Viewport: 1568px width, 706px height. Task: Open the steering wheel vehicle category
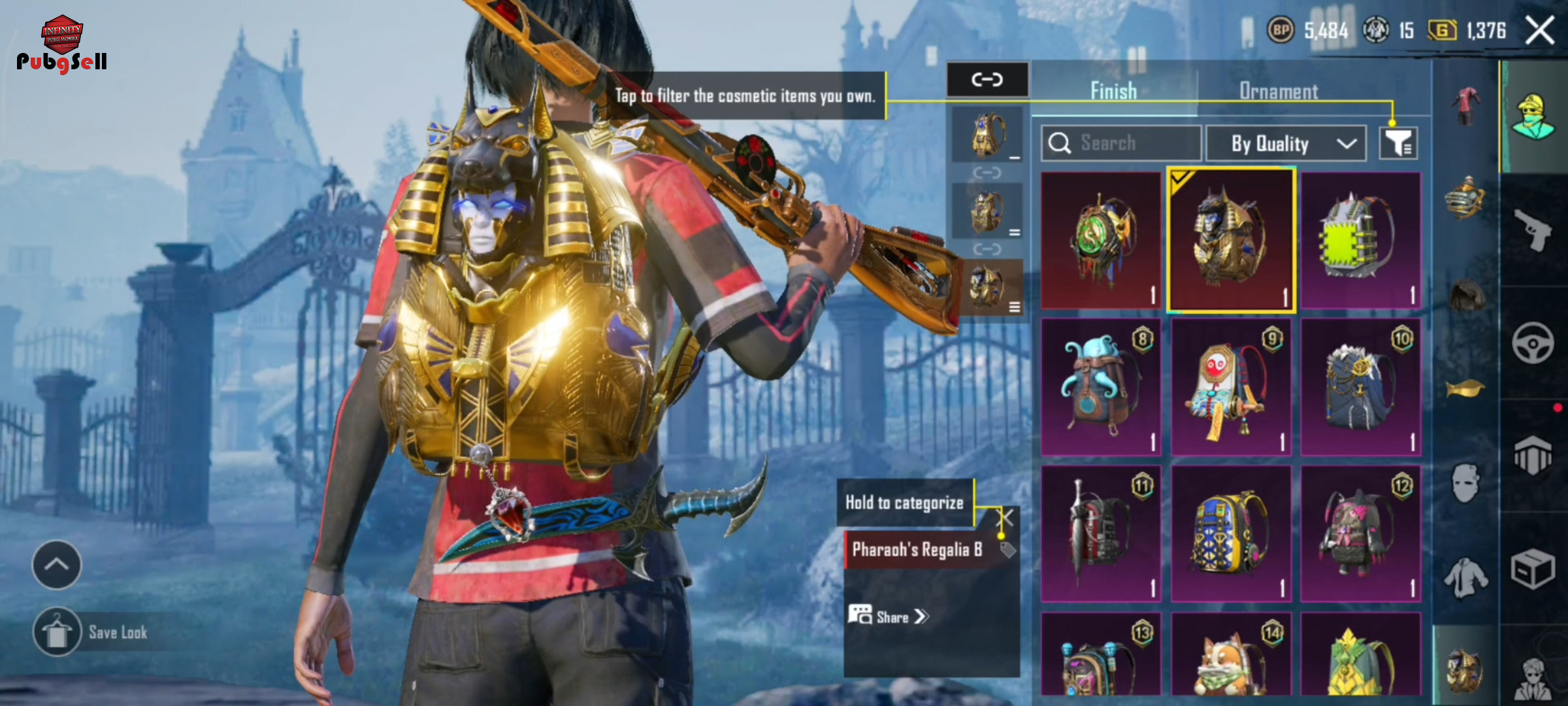coord(1533,343)
